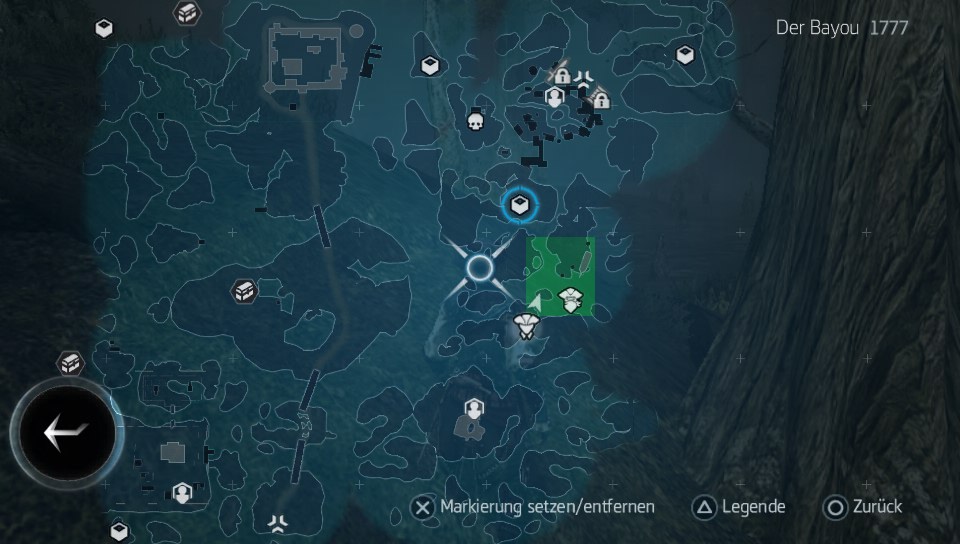Click the glowing crosshair map cursor
The width and height of the screenshot is (960, 544).
pyautogui.click(x=480, y=267)
